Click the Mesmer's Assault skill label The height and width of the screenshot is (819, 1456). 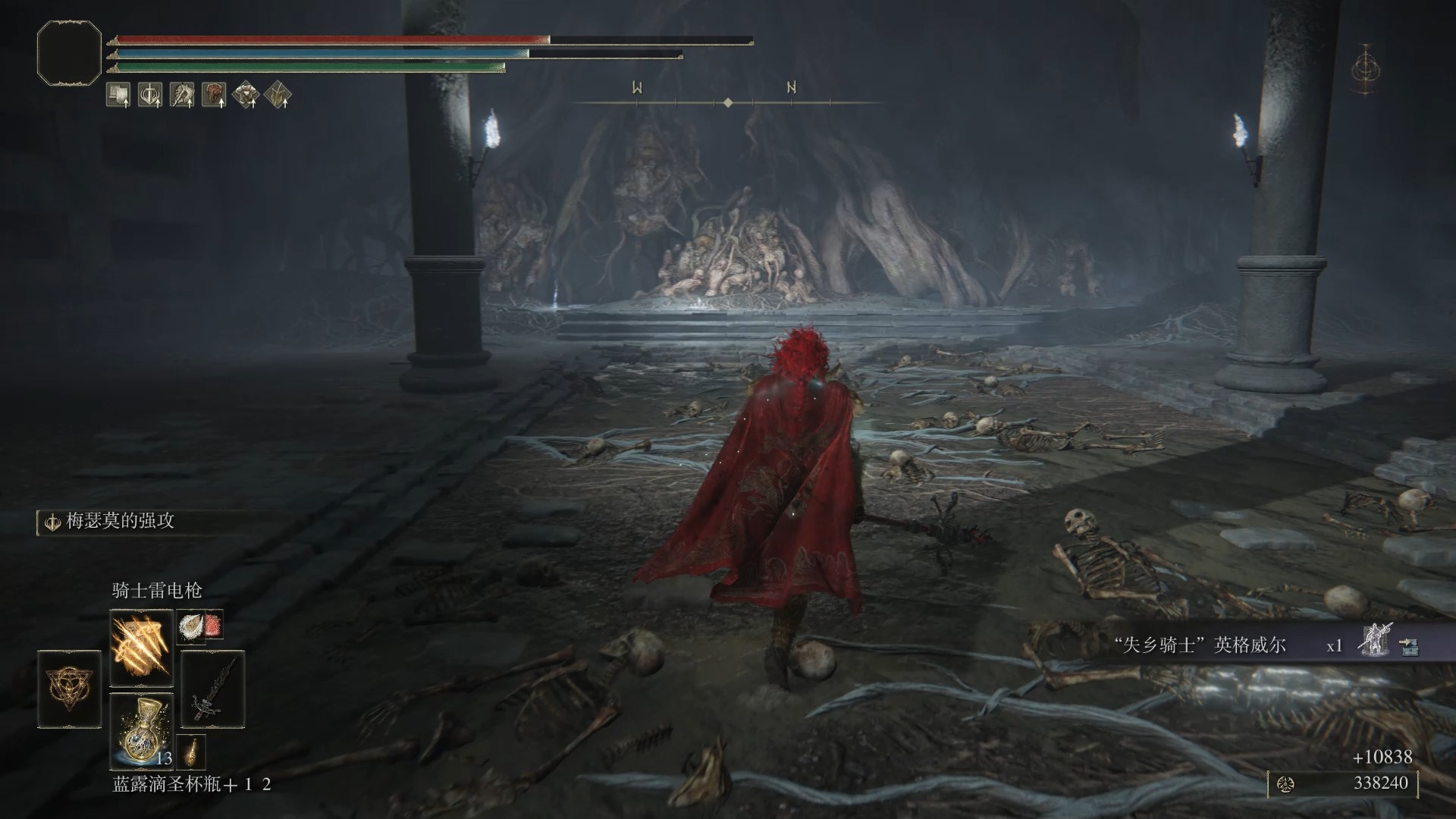pos(120,521)
